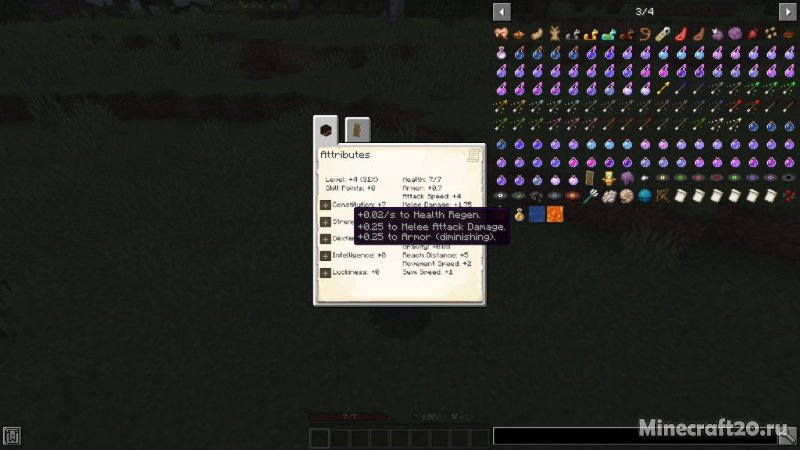The width and height of the screenshot is (800, 450).
Task: Select the totem of undying item
Action: (609, 178)
